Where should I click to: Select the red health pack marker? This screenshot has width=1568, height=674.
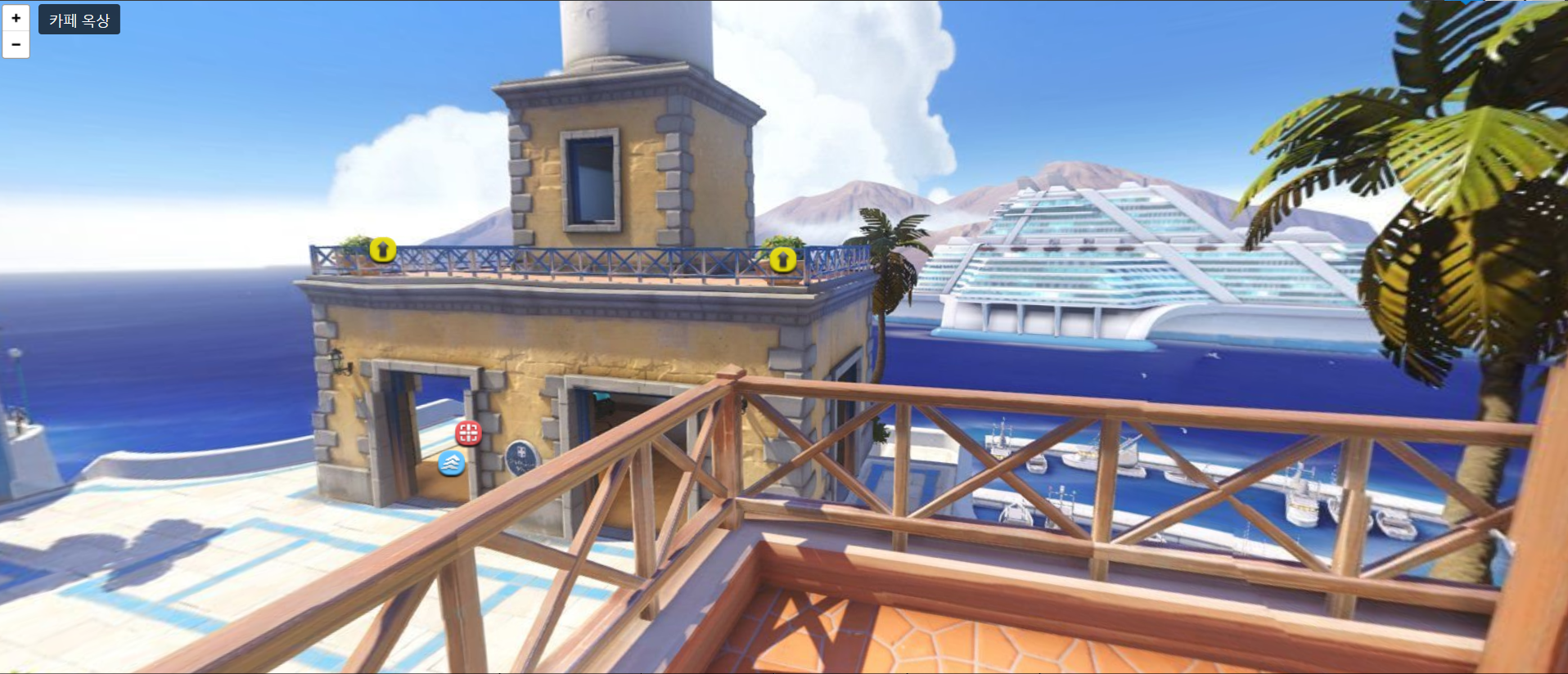[x=468, y=433]
